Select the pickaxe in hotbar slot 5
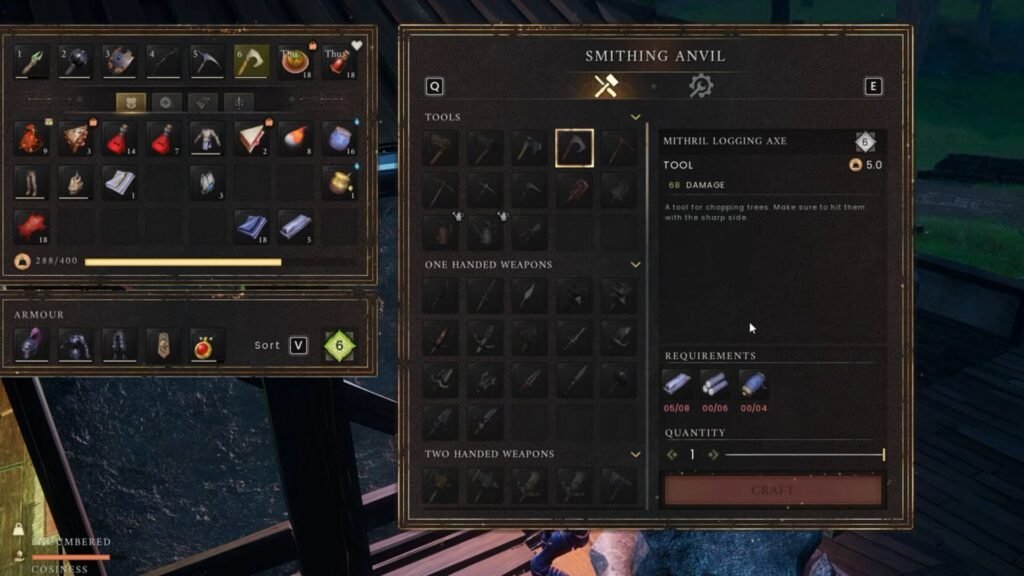1024x576 pixels. click(x=207, y=61)
